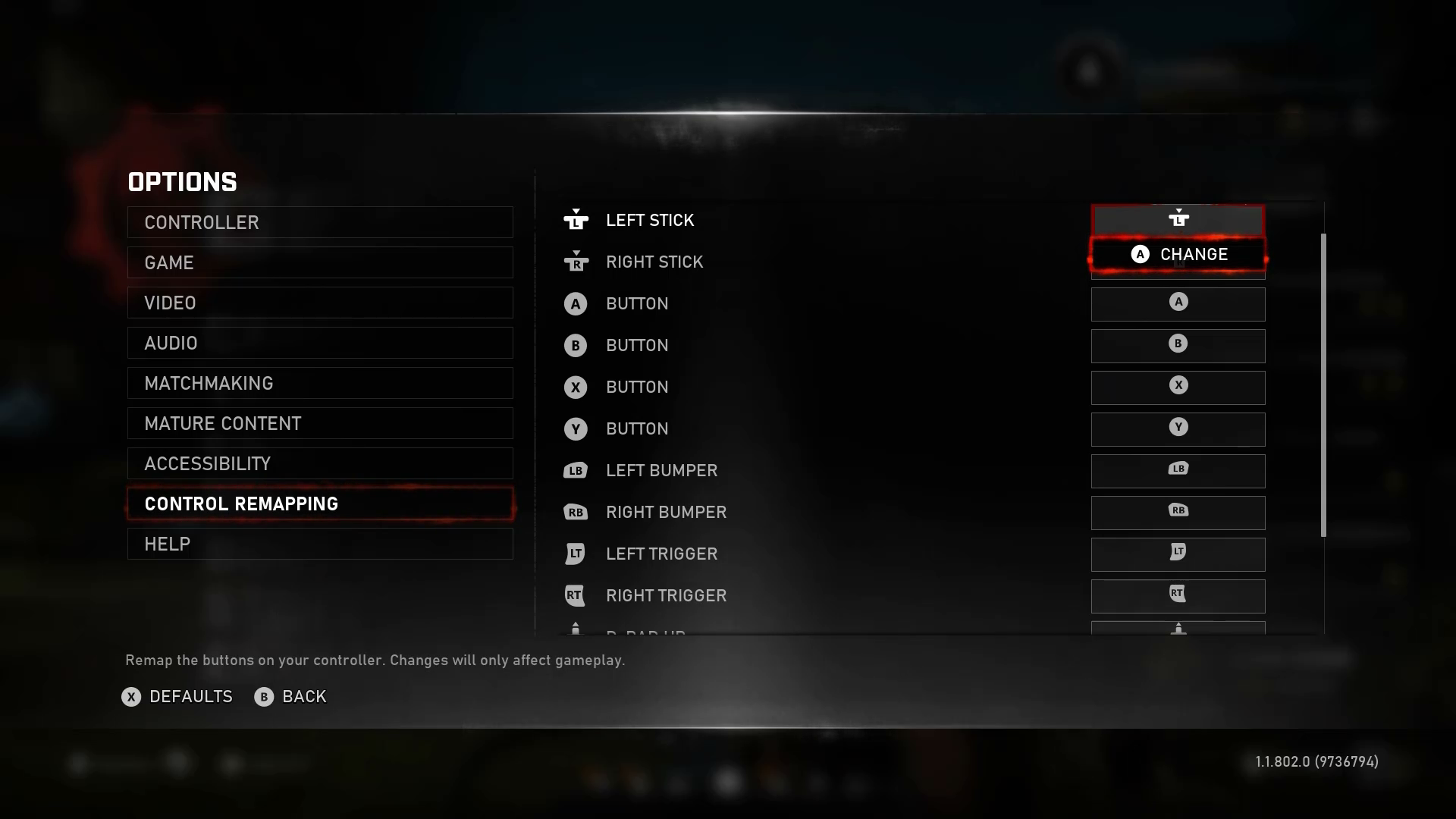
Task: Select the X button binding icon
Action: tap(1178, 388)
